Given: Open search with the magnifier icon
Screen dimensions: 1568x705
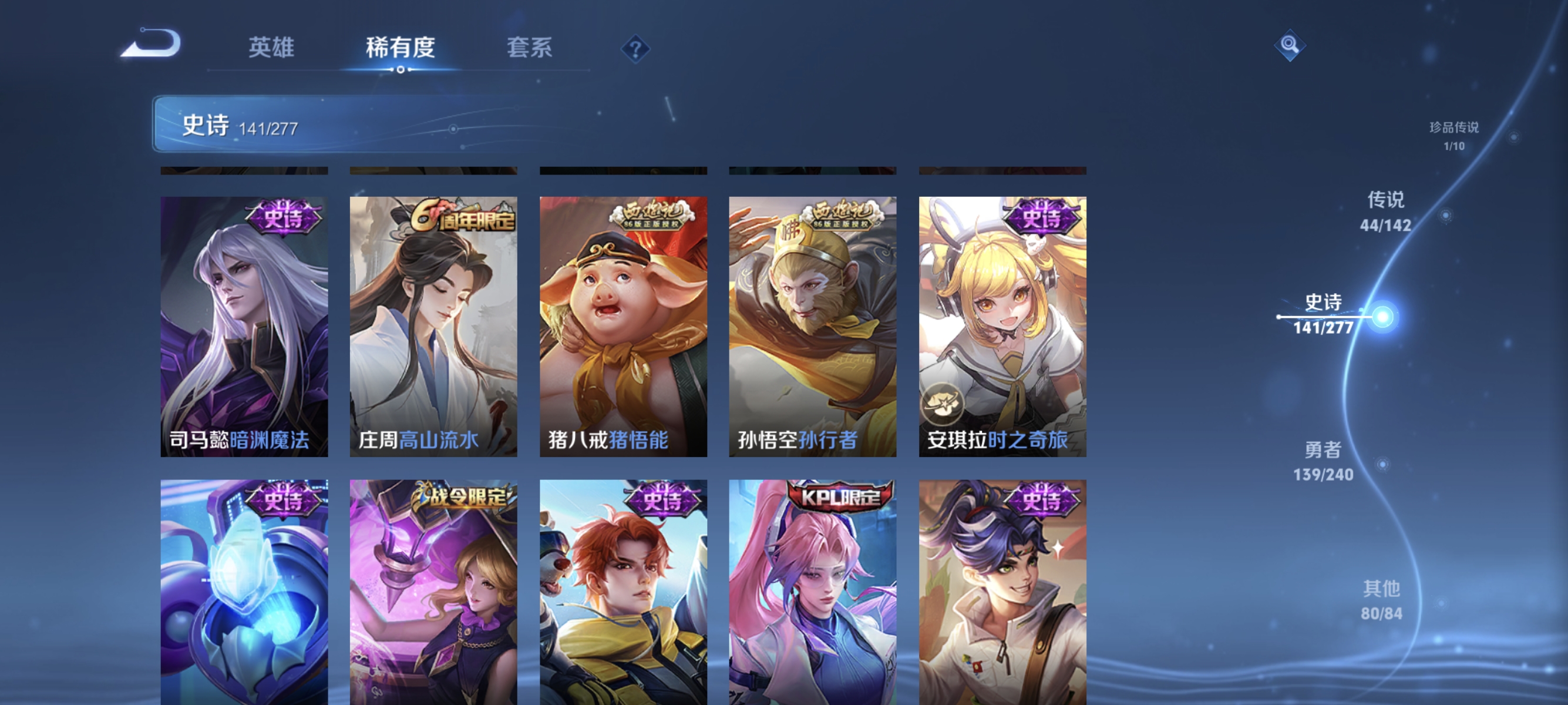Looking at the screenshot, I should click(1290, 46).
